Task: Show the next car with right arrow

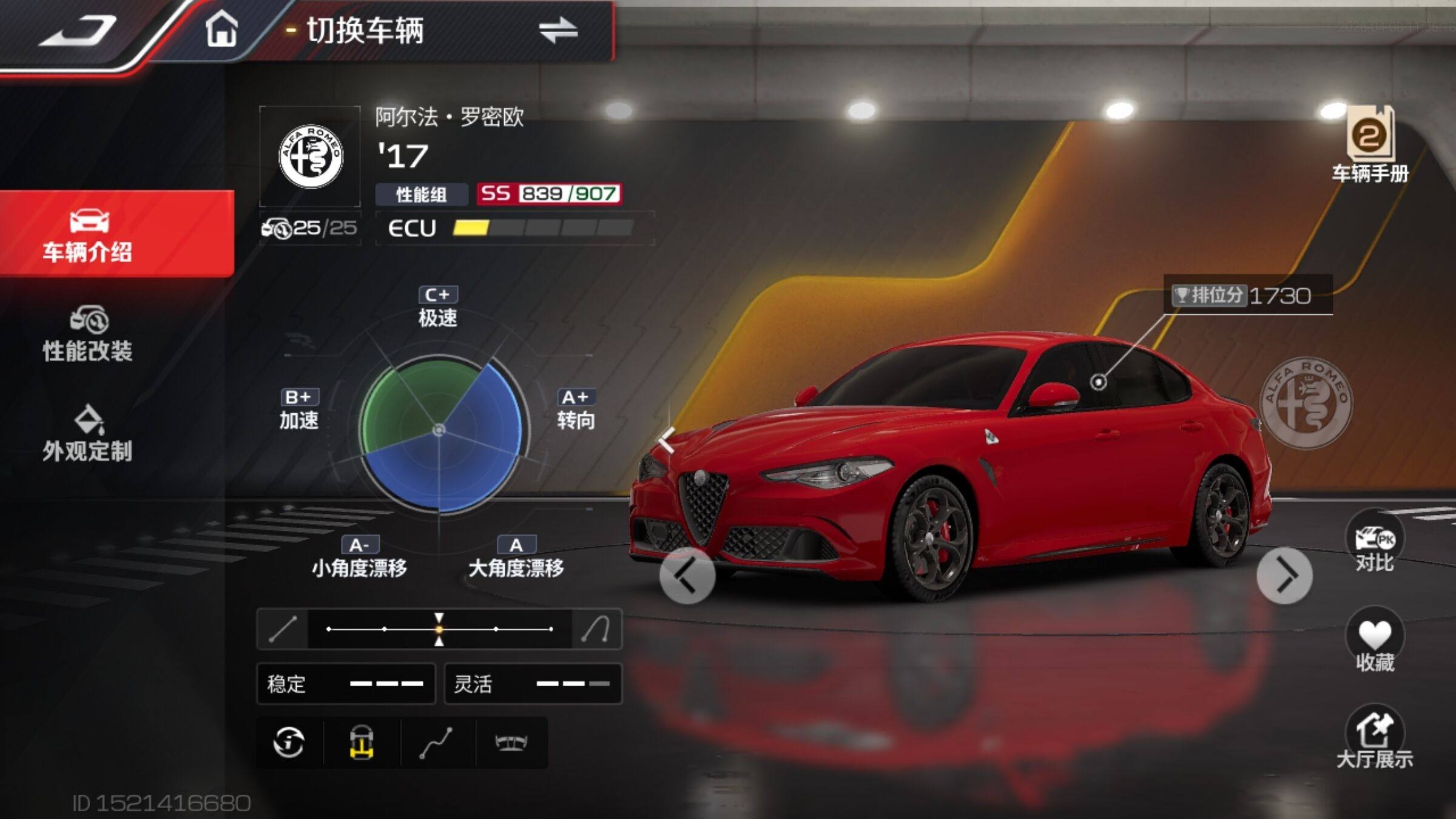Action: [1284, 575]
